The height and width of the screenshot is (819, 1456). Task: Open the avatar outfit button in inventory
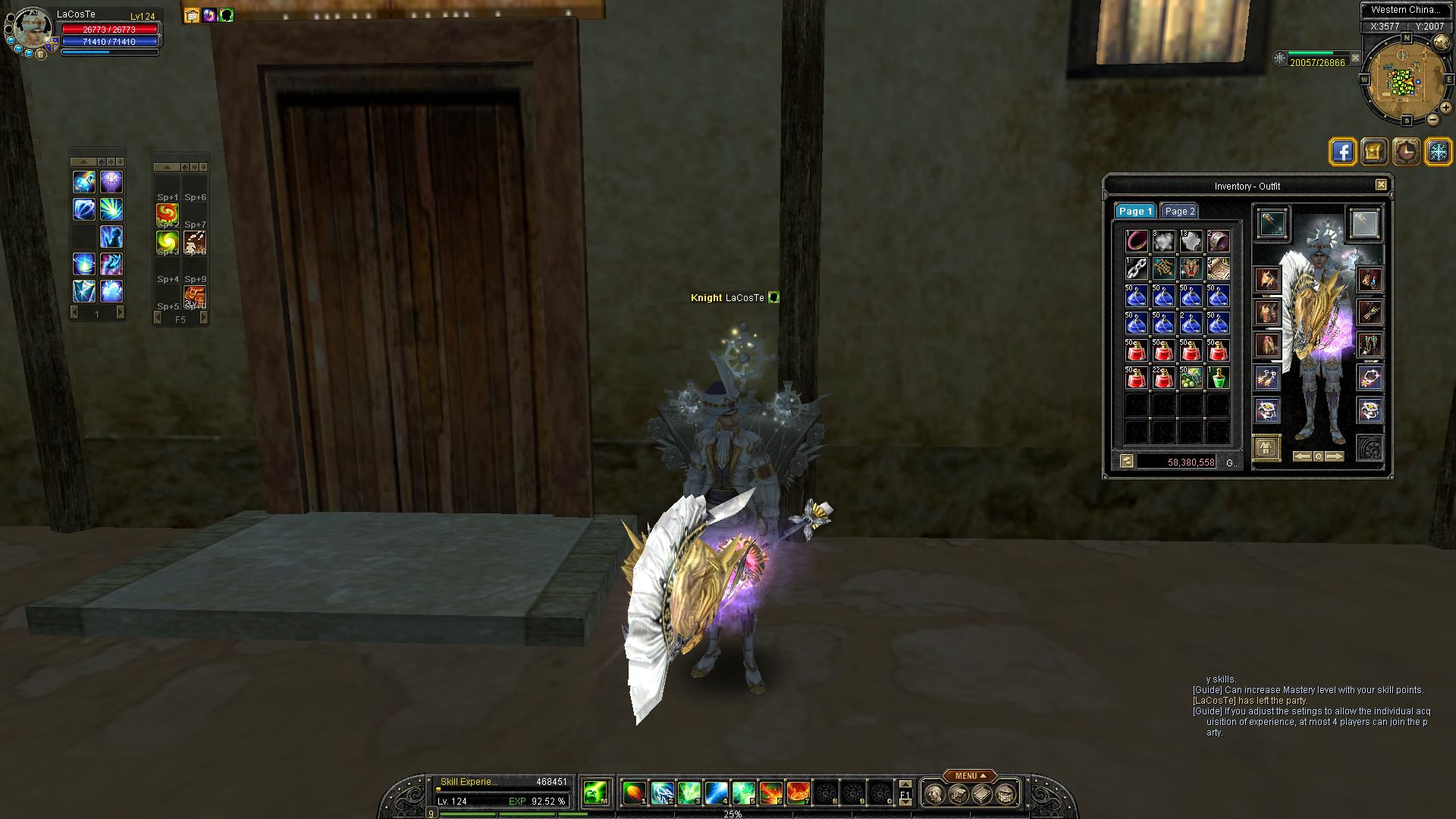(1266, 447)
